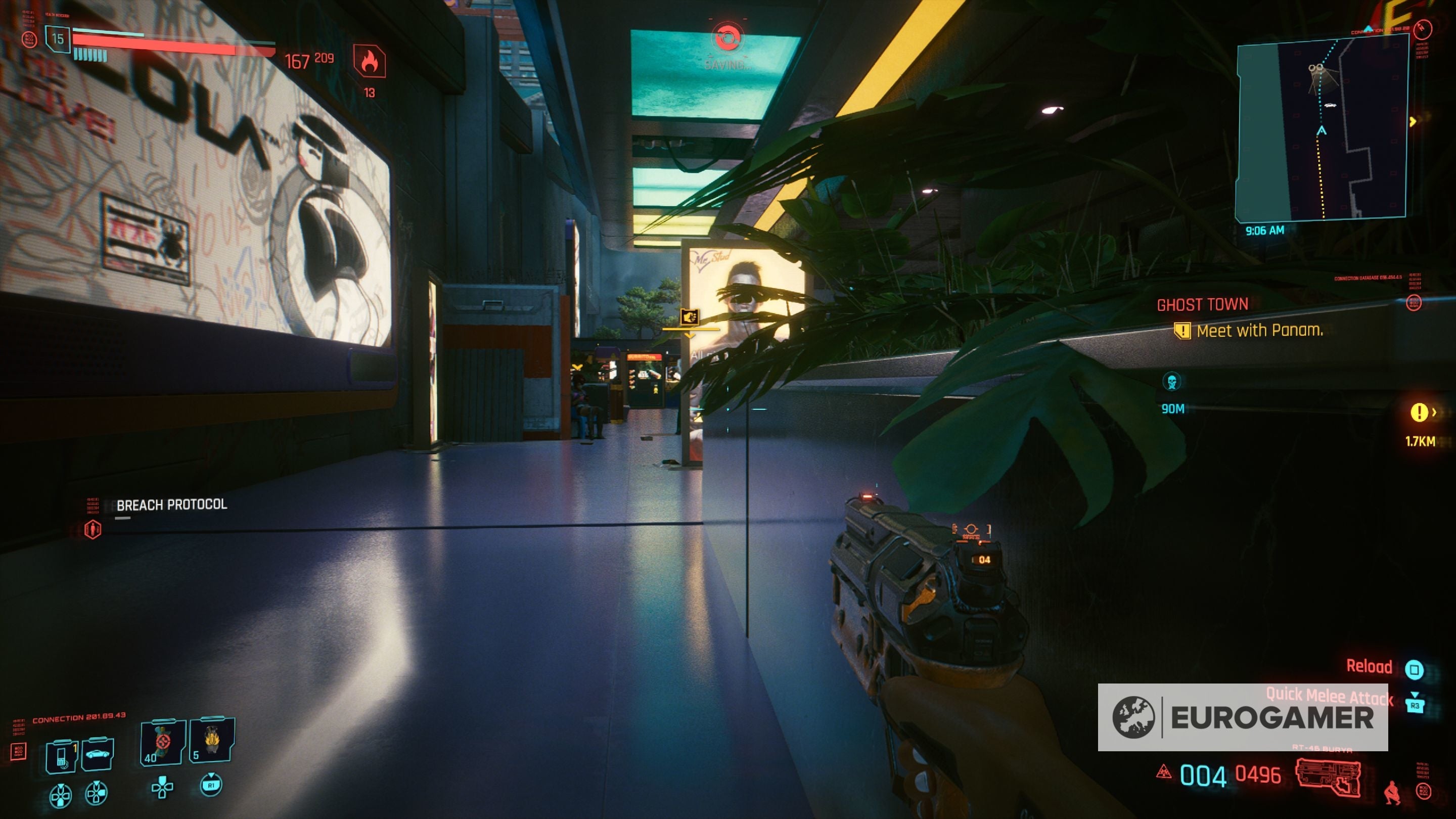1456x819 pixels.
Task: Expand the R3 Quick Melee Attack chevron
Action: pos(1416,695)
